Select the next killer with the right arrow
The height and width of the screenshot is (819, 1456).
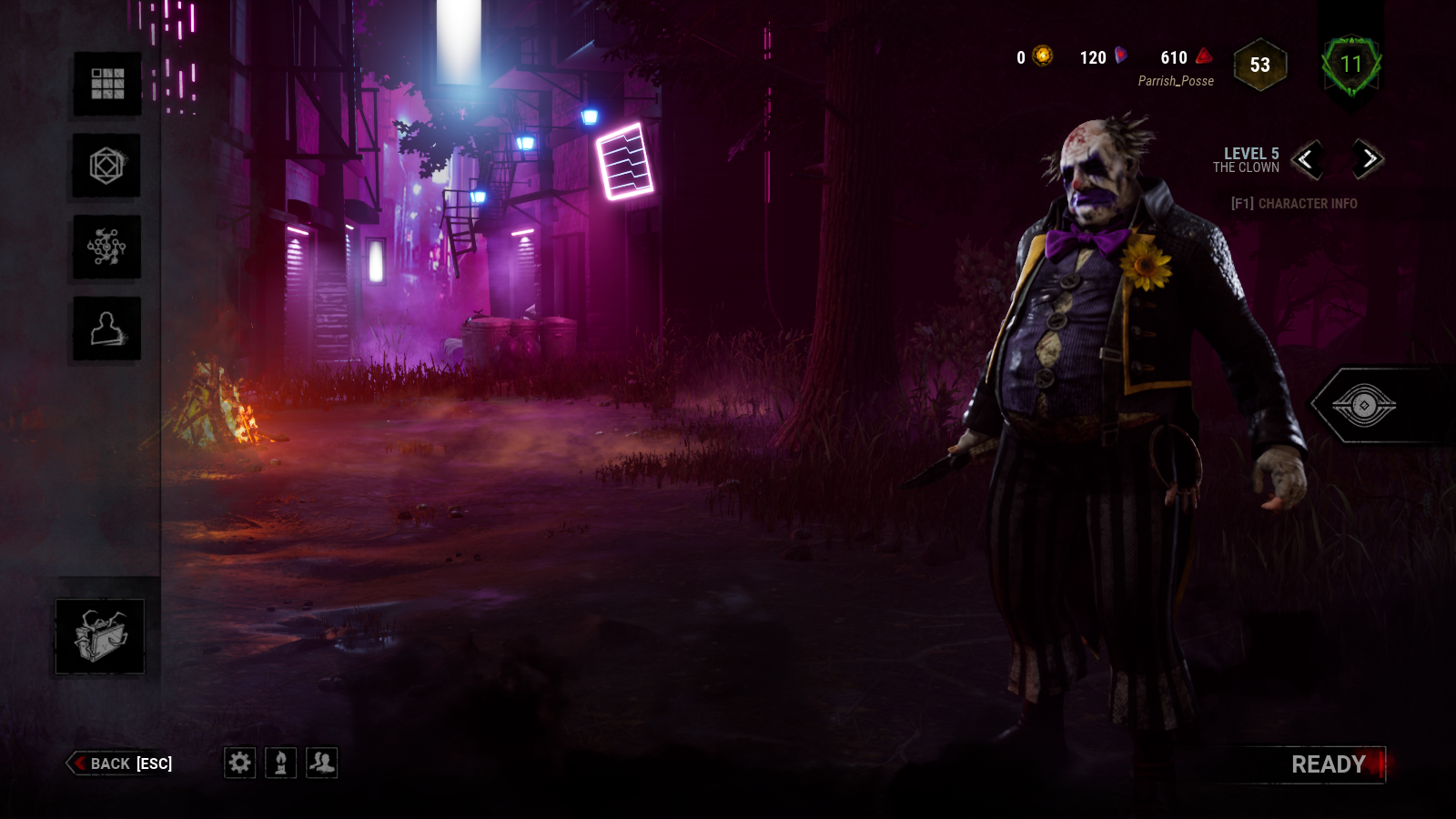[1364, 161]
